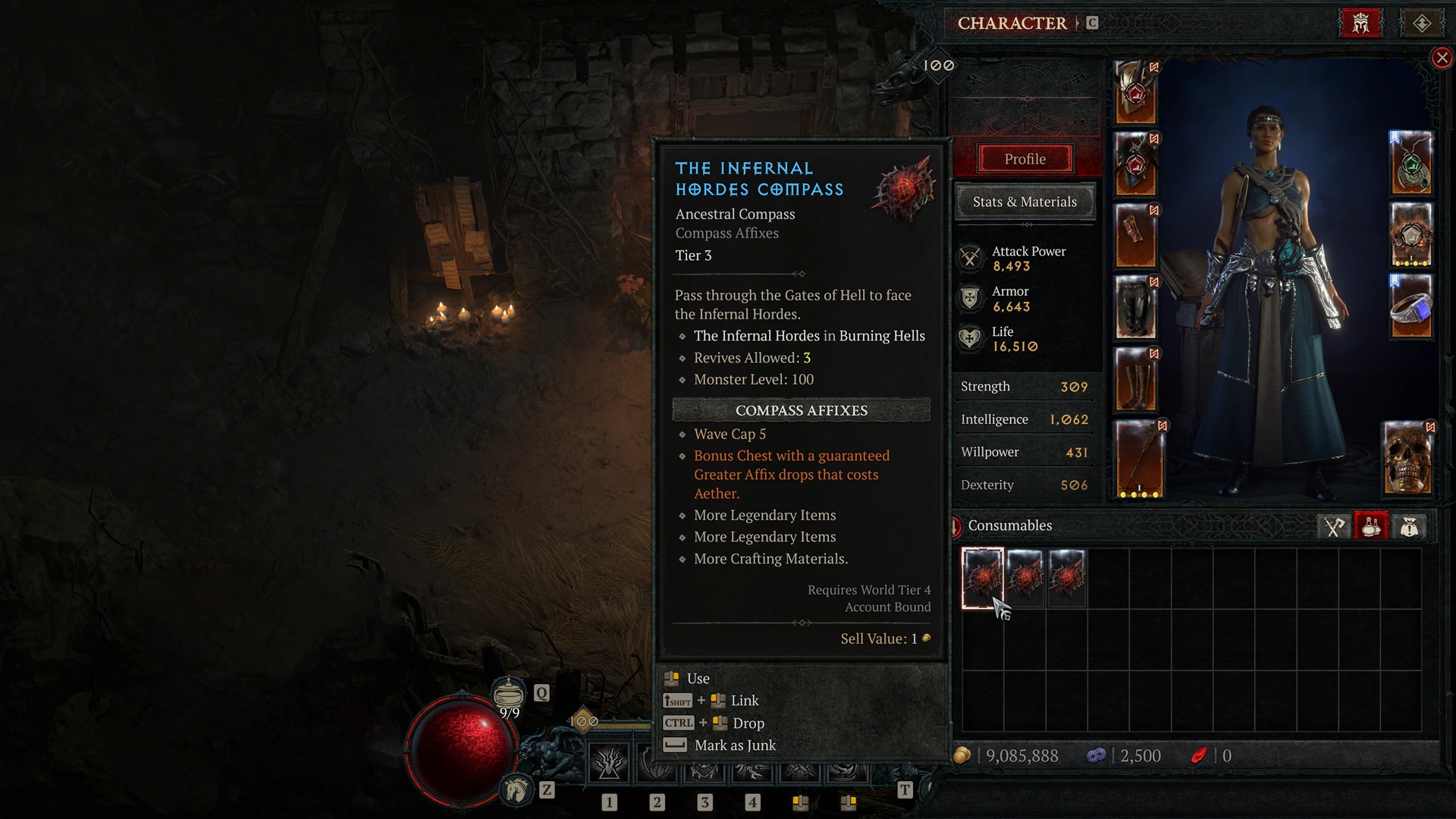Screen dimensions: 1456x819
Task: Switch to the Stats & Materials tab
Action: coord(1025,202)
